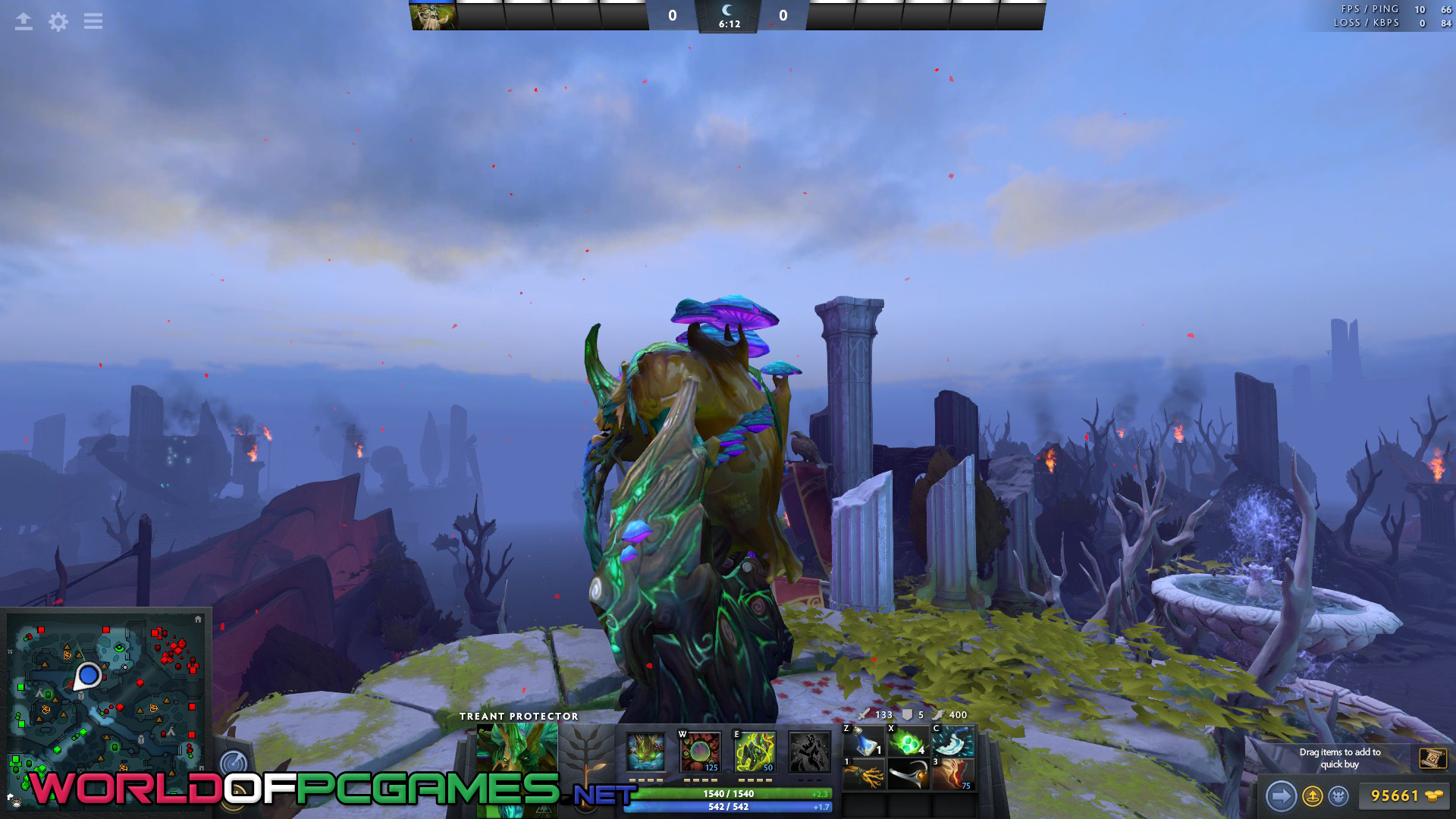
Task: Select the silver circlet item slot
Action: click(908, 774)
